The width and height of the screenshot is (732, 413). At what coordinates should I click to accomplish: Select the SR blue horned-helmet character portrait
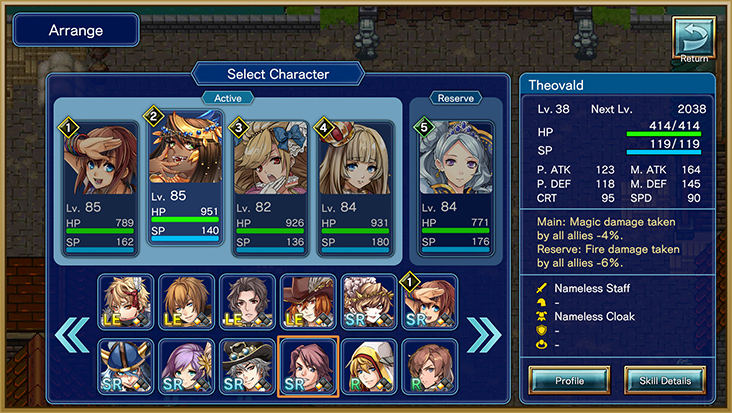126,367
